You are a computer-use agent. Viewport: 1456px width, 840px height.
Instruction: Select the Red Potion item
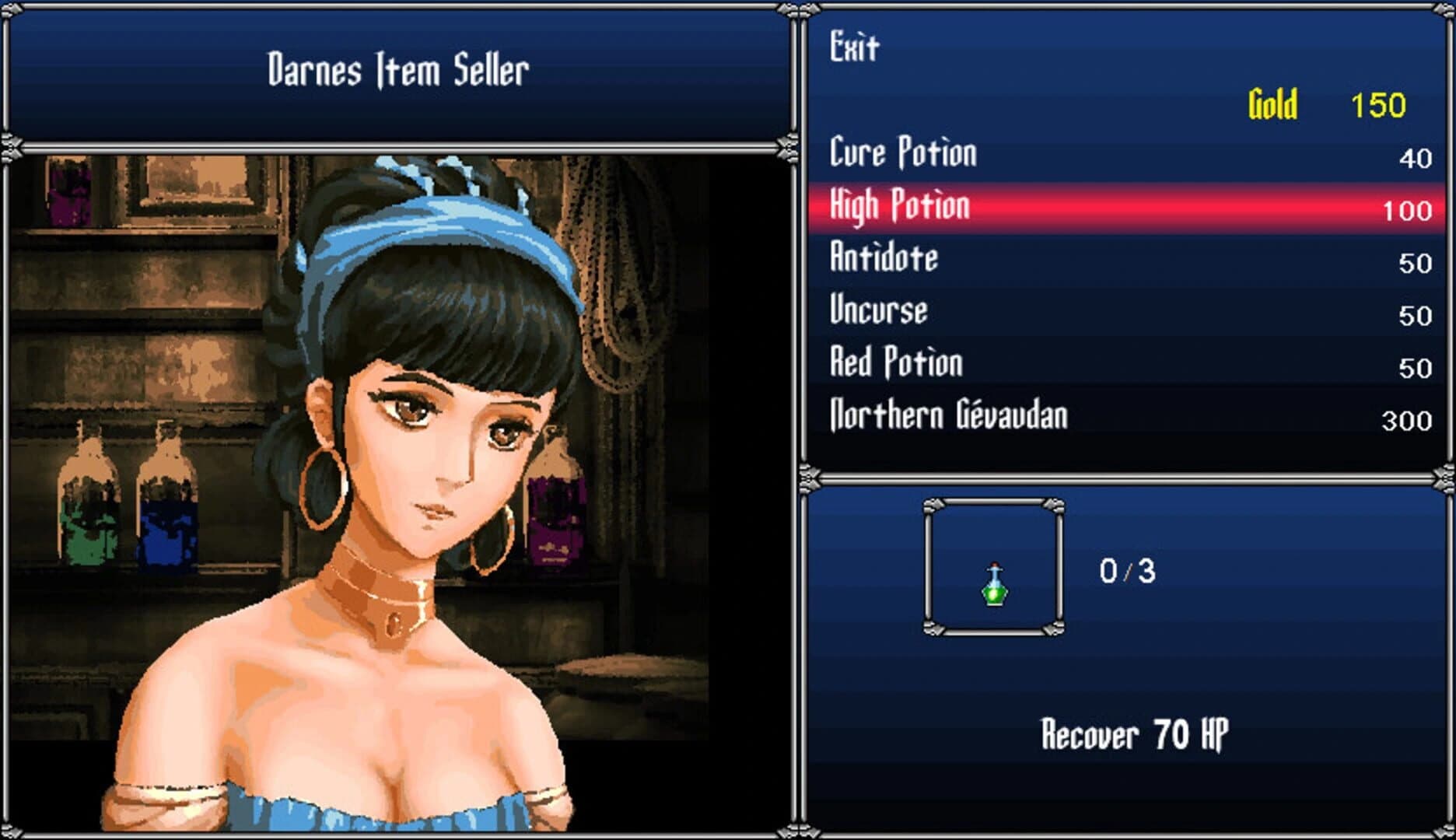click(896, 362)
